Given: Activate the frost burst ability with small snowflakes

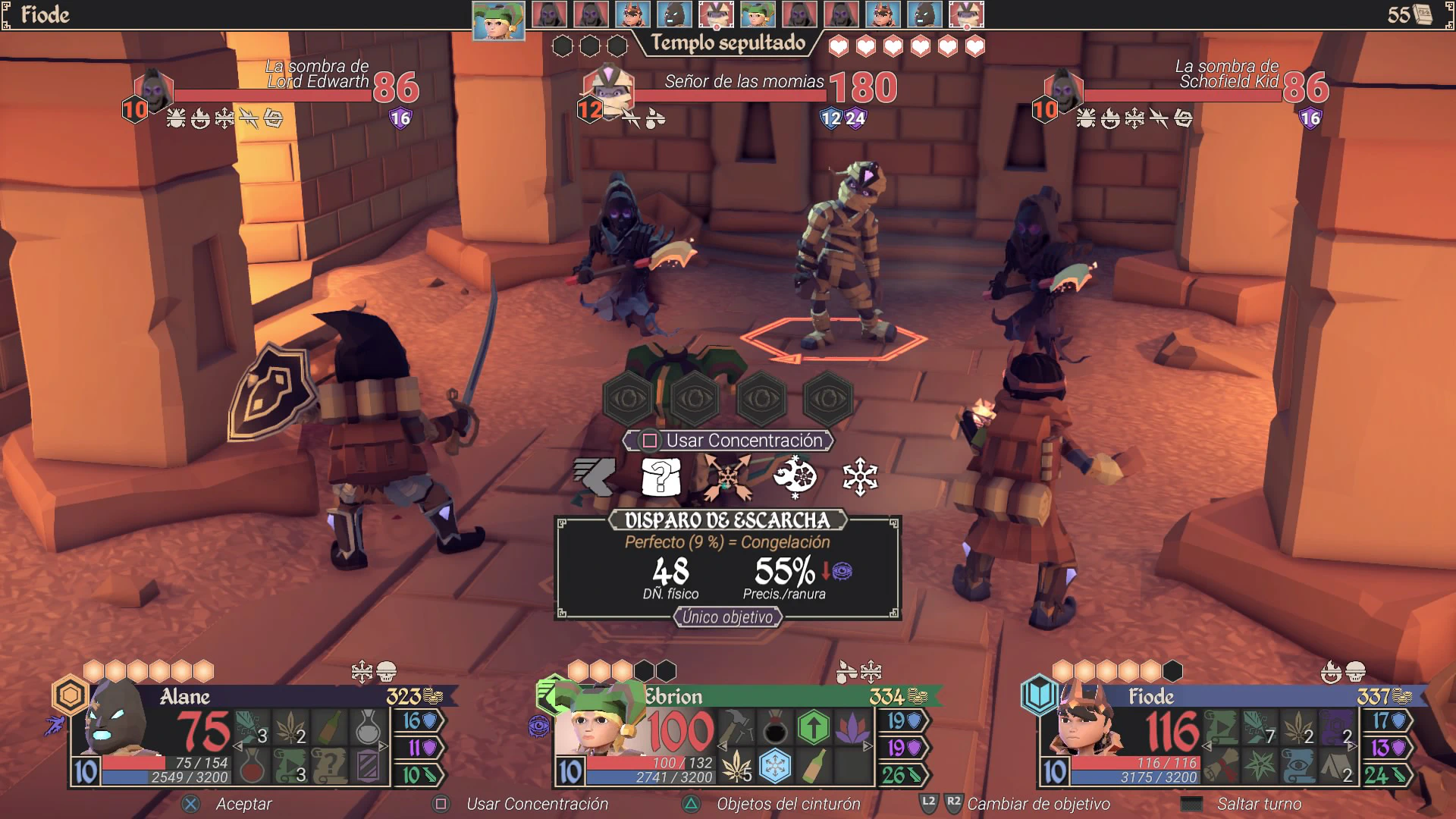Looking at the screenshot, I should (x=794, y=478).
